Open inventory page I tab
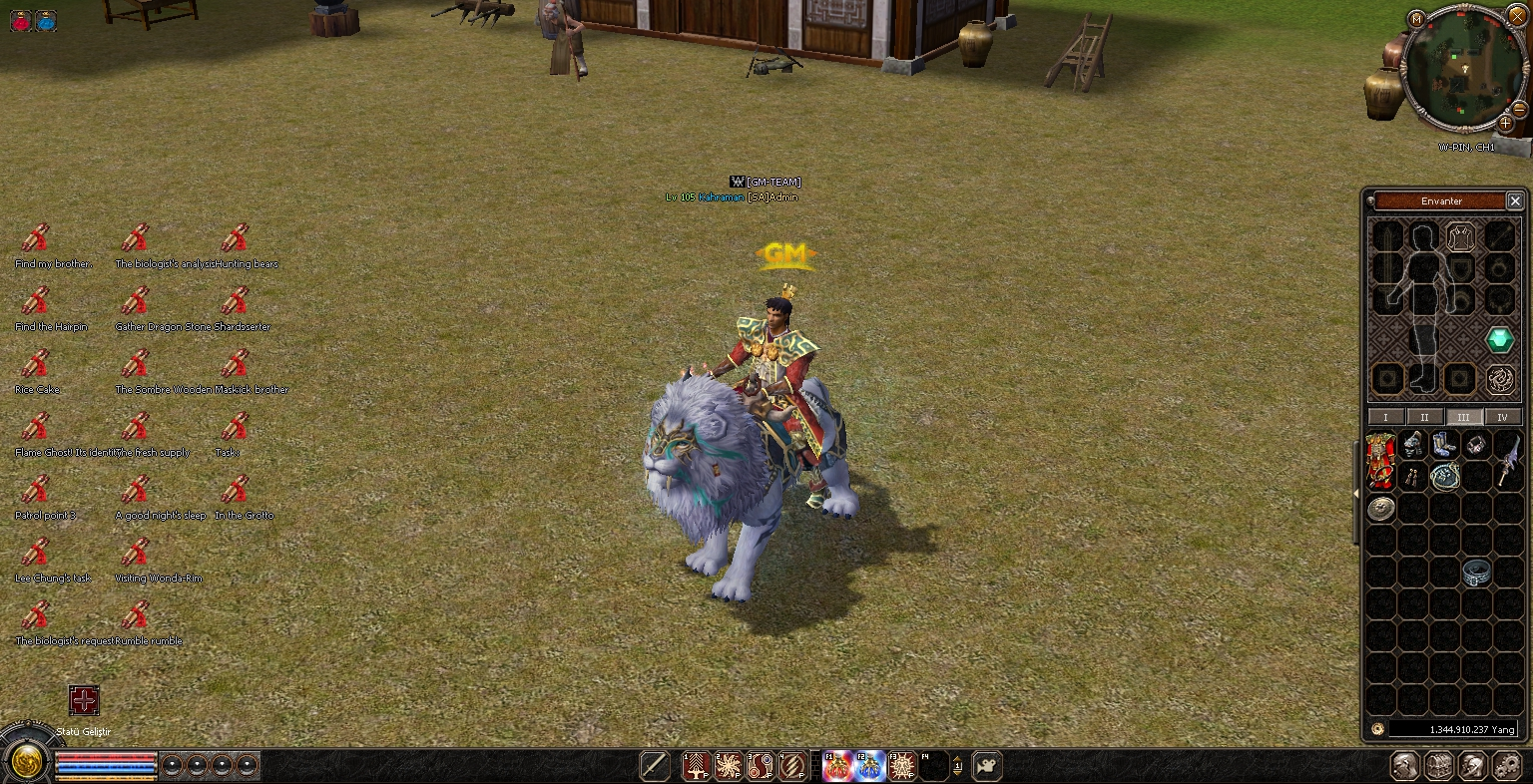The height and width of the screenshot is (784, 1533). click(1385, 417)
